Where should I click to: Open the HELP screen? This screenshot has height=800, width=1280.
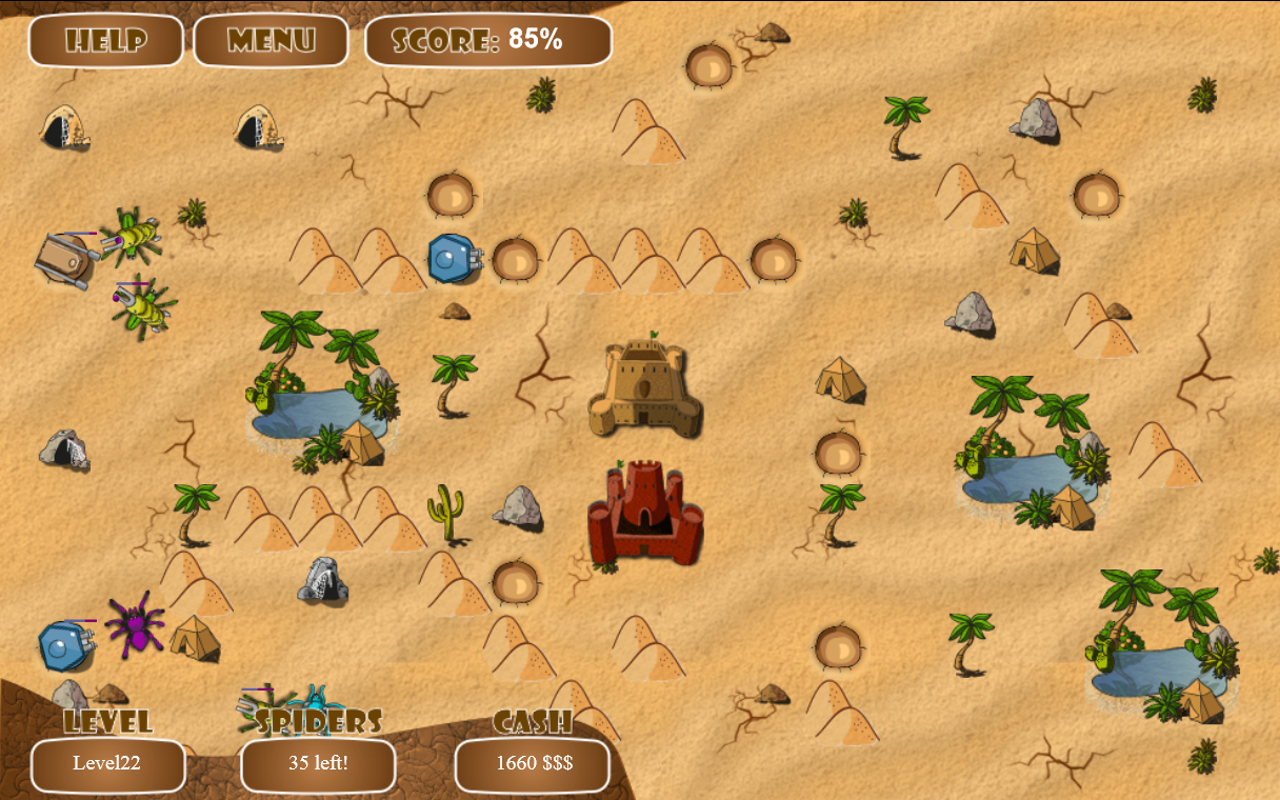point(106,41)
